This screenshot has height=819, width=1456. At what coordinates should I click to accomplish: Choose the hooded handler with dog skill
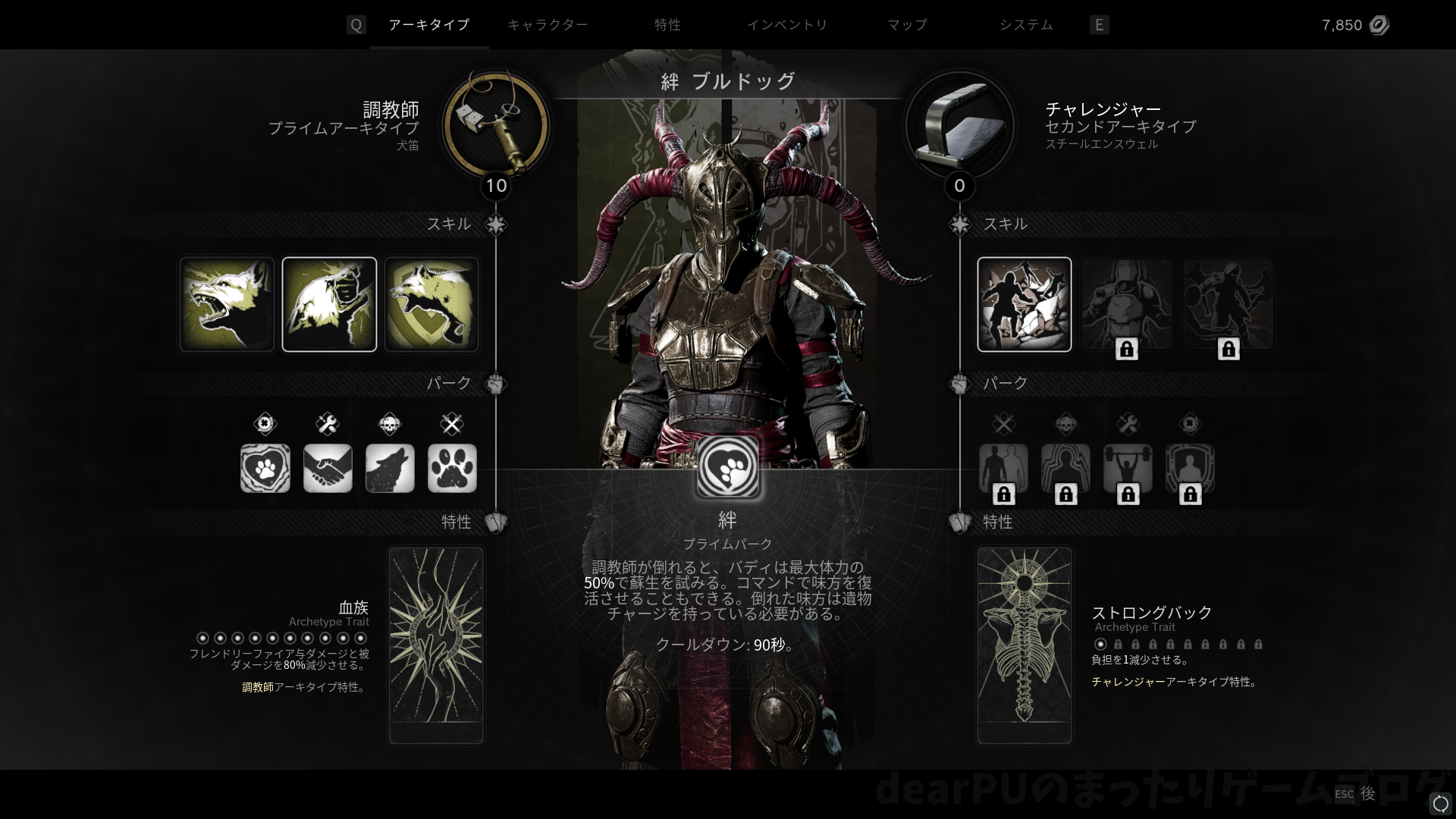[x=329, y=304]
